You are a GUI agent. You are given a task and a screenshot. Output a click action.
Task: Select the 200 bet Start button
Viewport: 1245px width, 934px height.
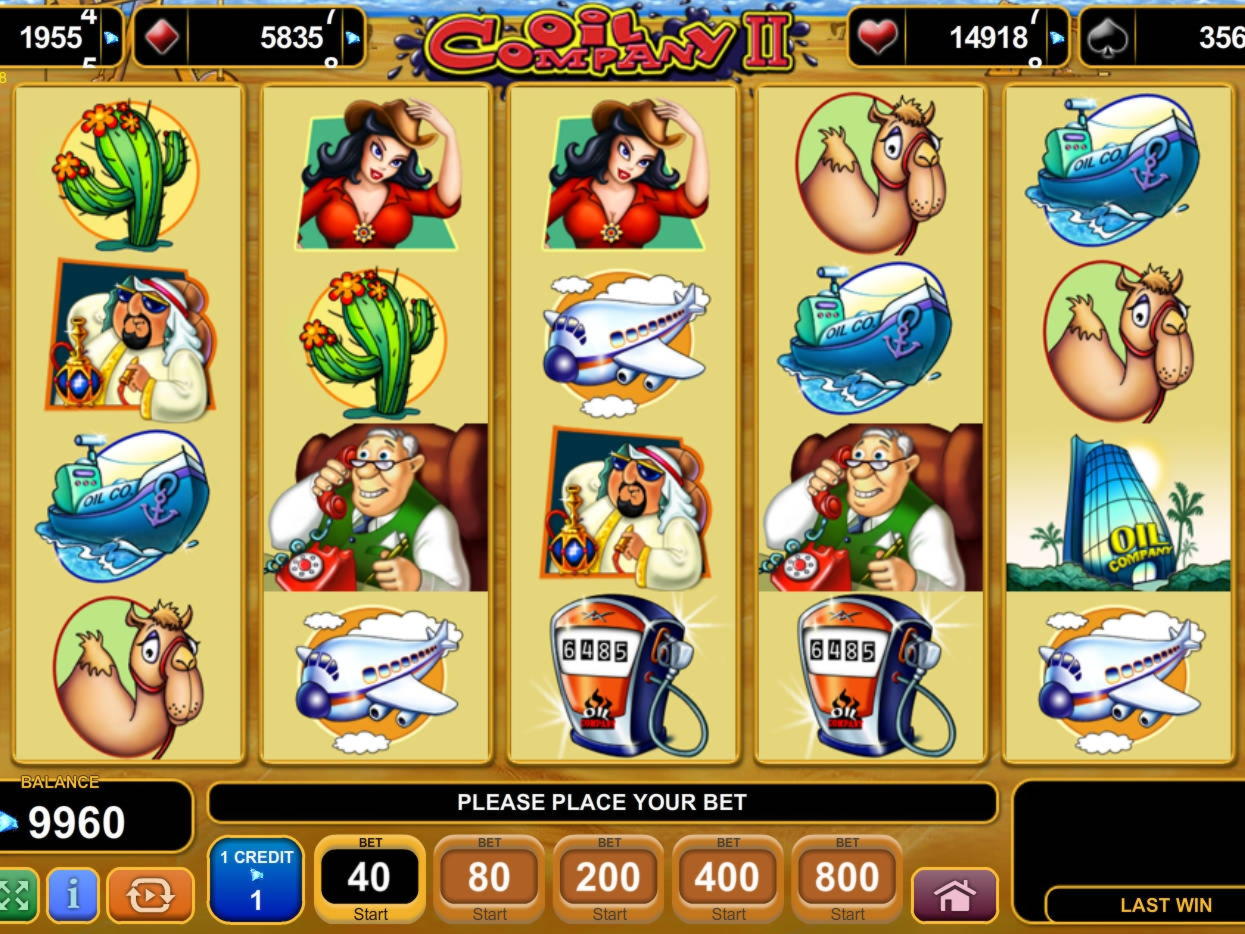(608, 879)
